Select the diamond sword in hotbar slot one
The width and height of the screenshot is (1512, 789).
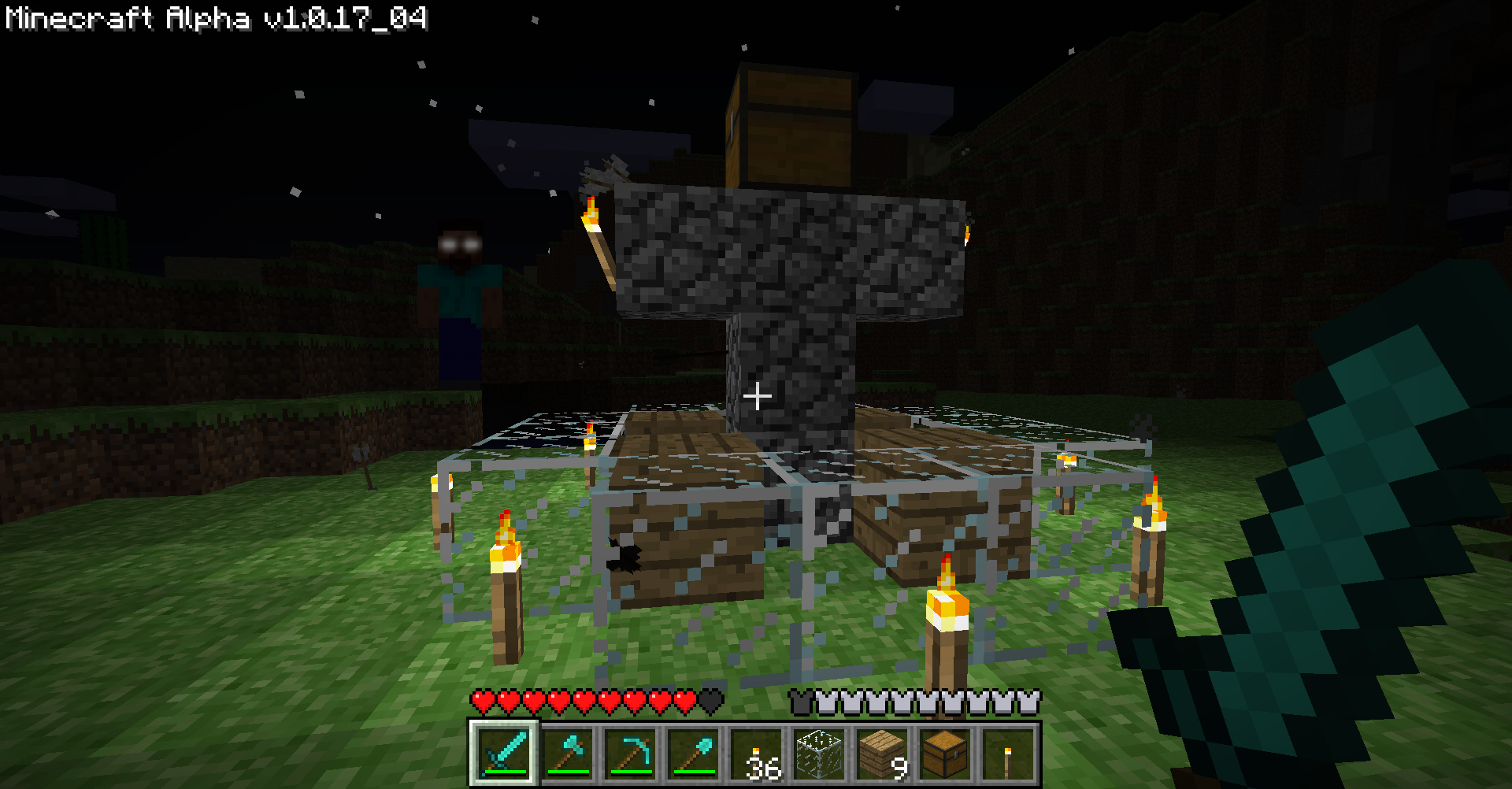504,752
